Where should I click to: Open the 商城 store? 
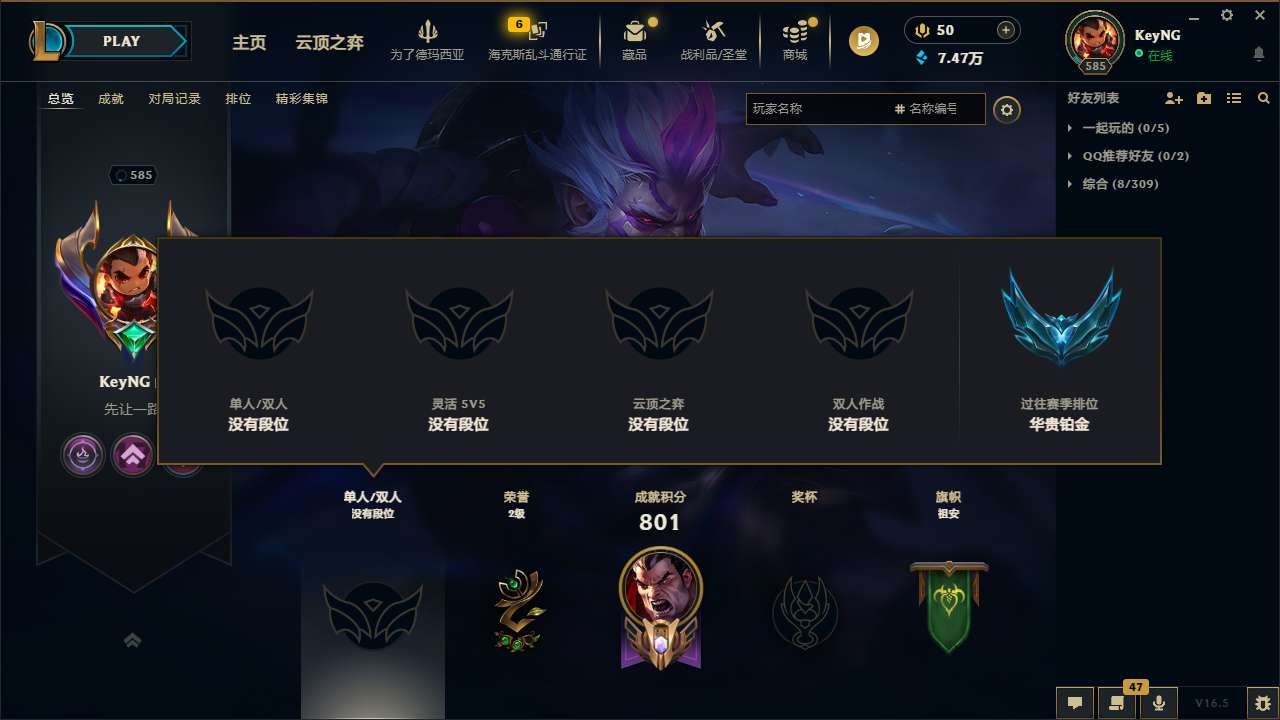tap(795, 40)
